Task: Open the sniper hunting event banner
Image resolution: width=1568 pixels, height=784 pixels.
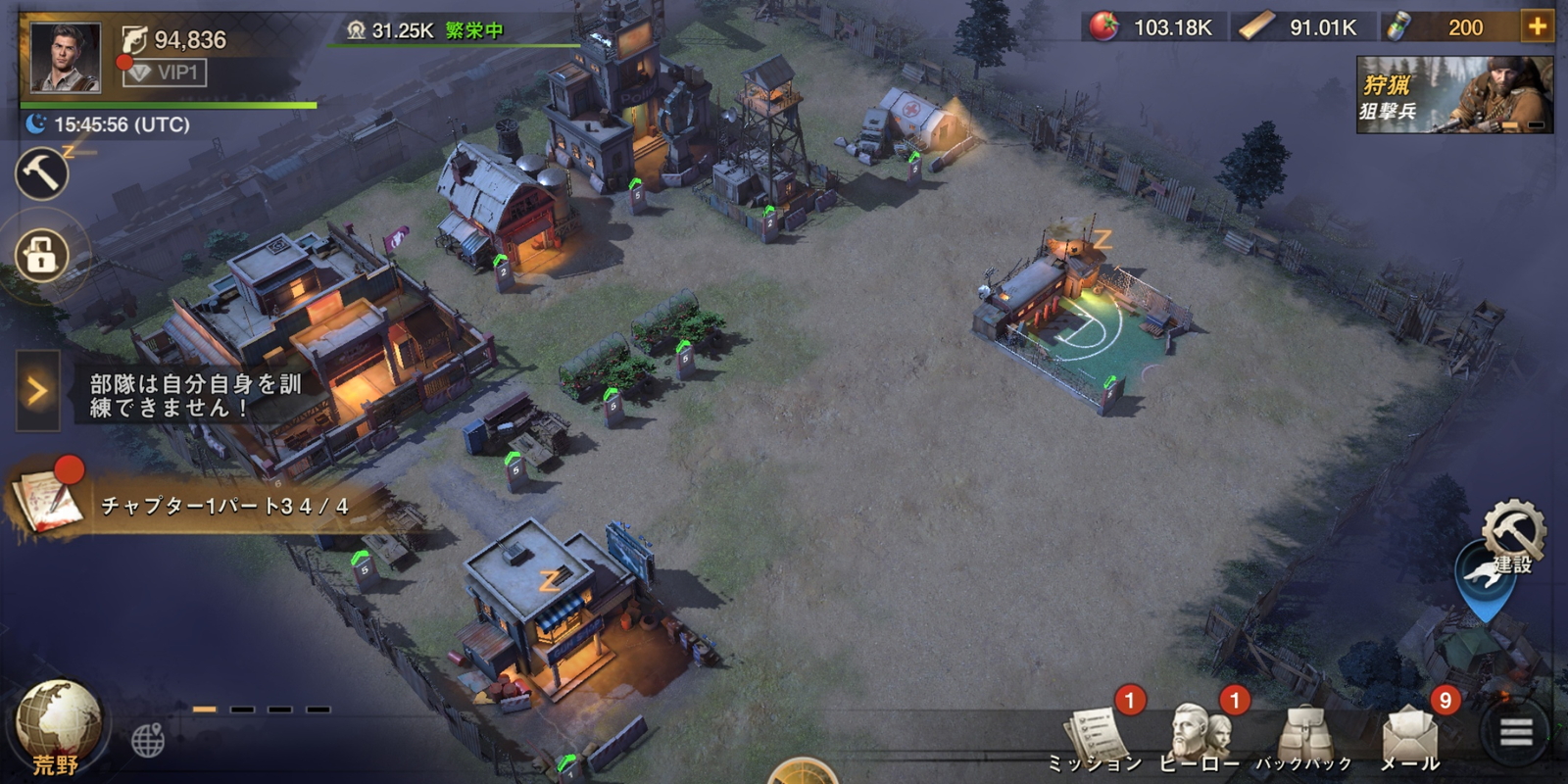Action: [x=1454, y=94]
